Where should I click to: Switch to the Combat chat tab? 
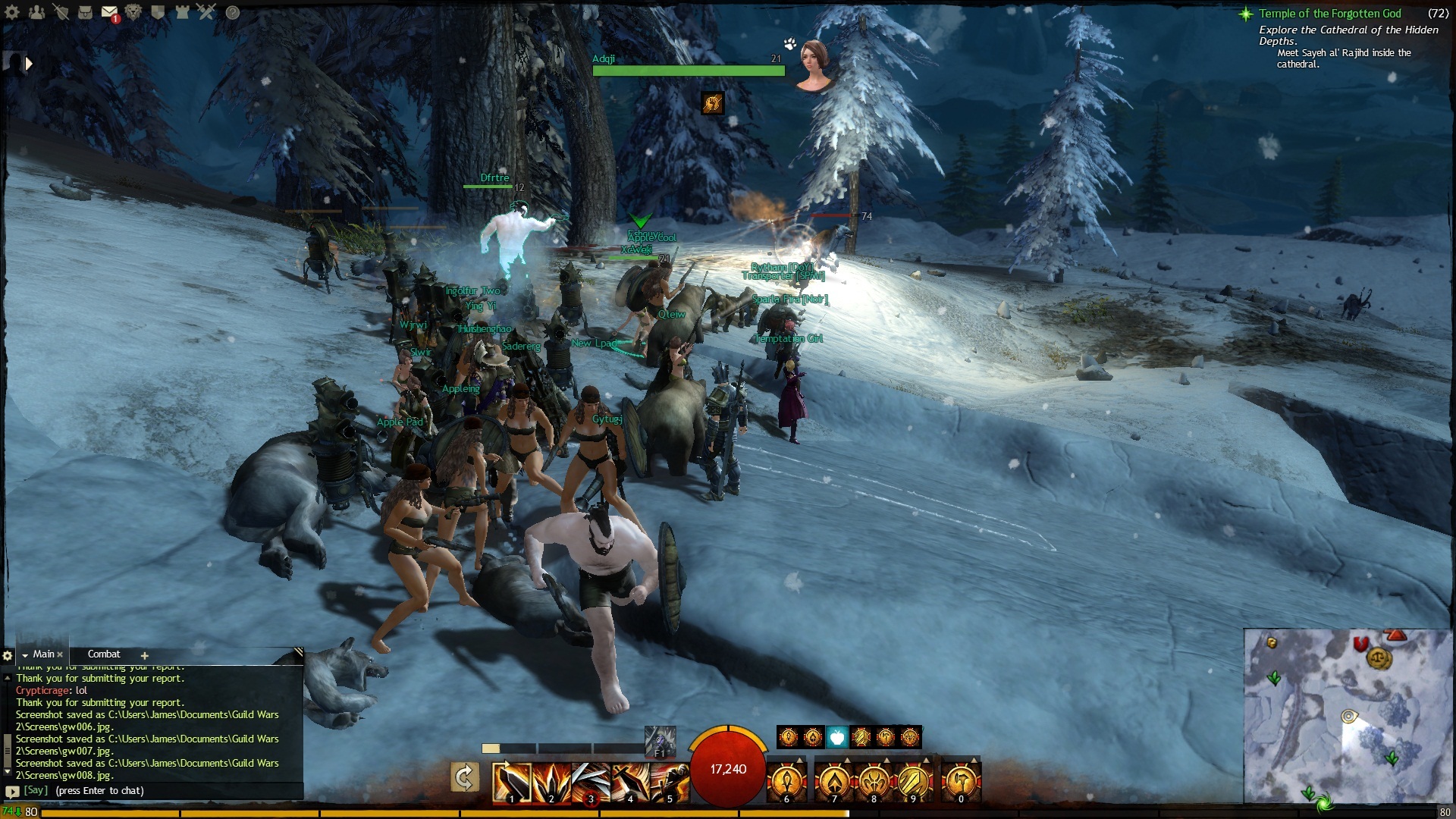point(104,654)
